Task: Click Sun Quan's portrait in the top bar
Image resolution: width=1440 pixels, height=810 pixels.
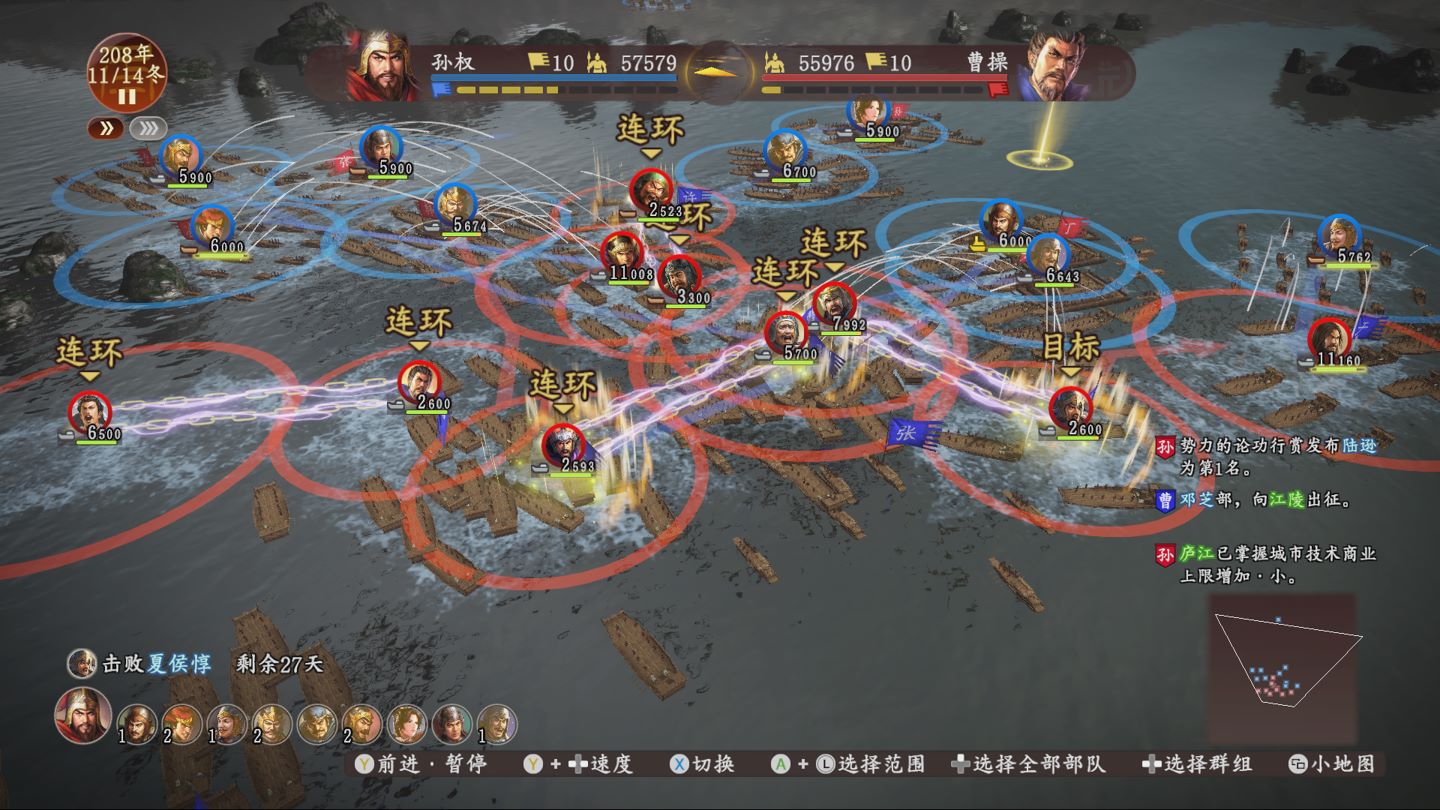Action: tap(383, 66)
